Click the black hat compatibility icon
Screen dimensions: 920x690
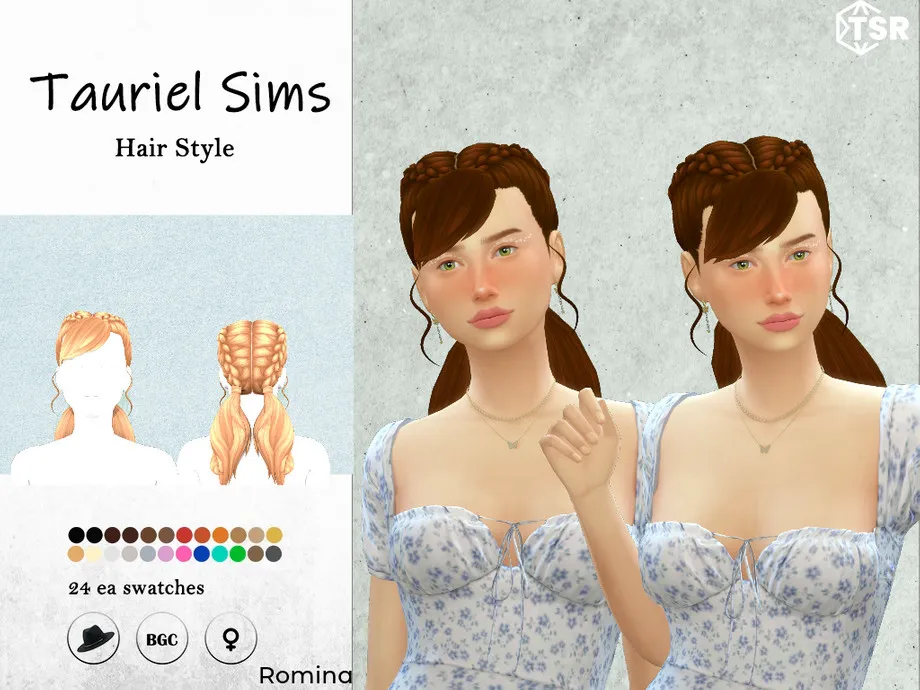[x=93, y=637]
